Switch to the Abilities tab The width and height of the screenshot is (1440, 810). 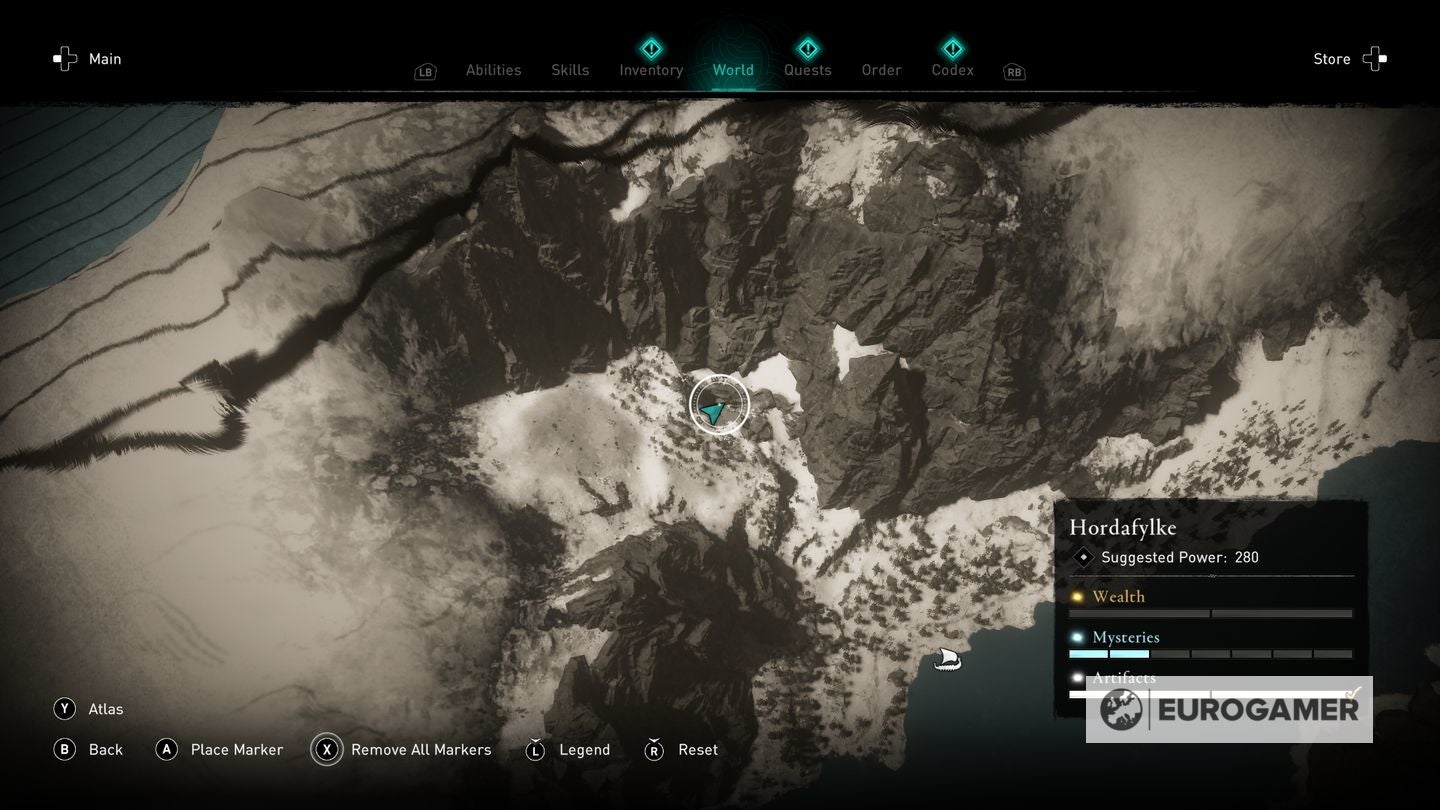point(492,70)
